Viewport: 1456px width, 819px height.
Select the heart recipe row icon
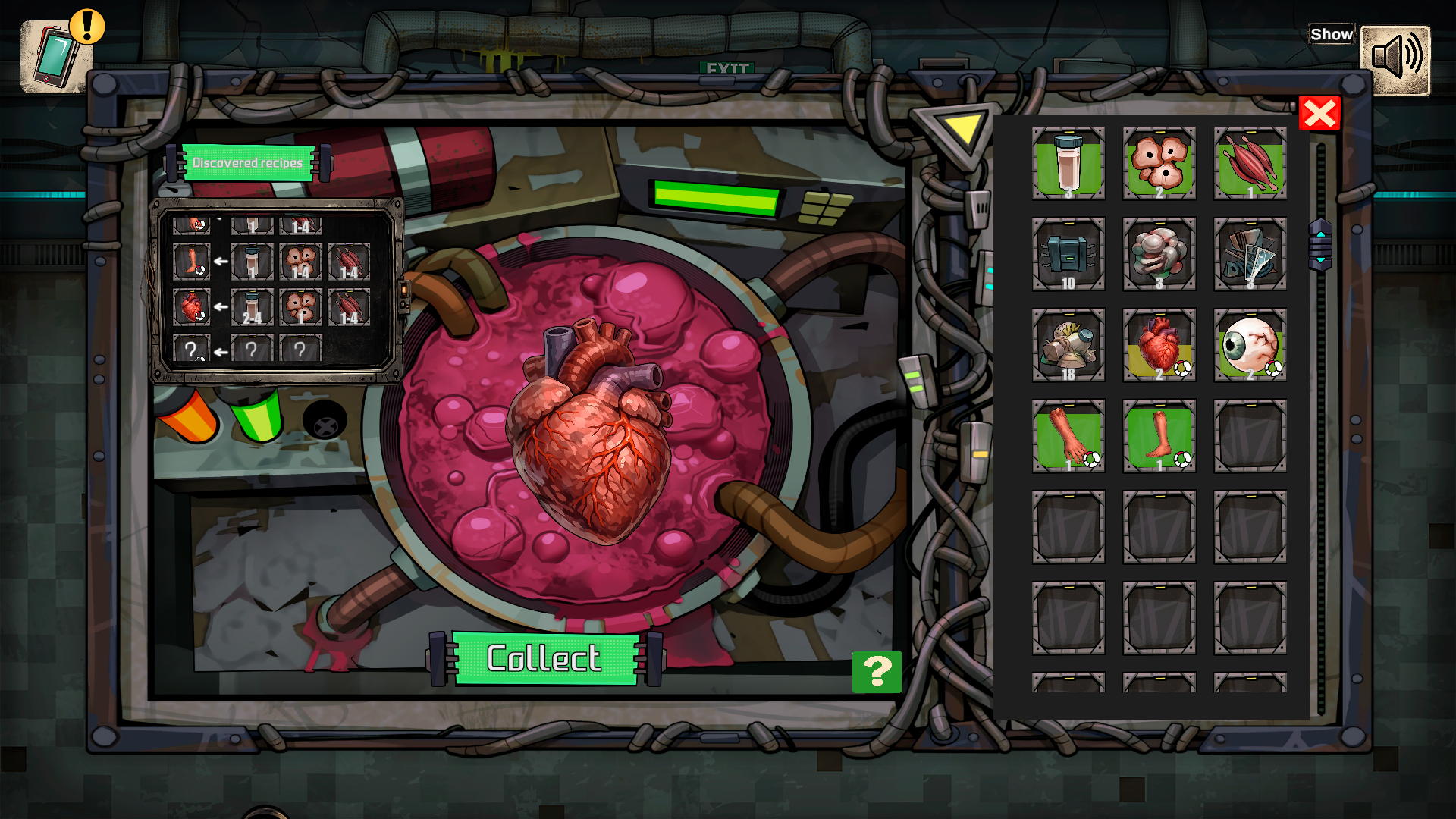tap(191, 307)
